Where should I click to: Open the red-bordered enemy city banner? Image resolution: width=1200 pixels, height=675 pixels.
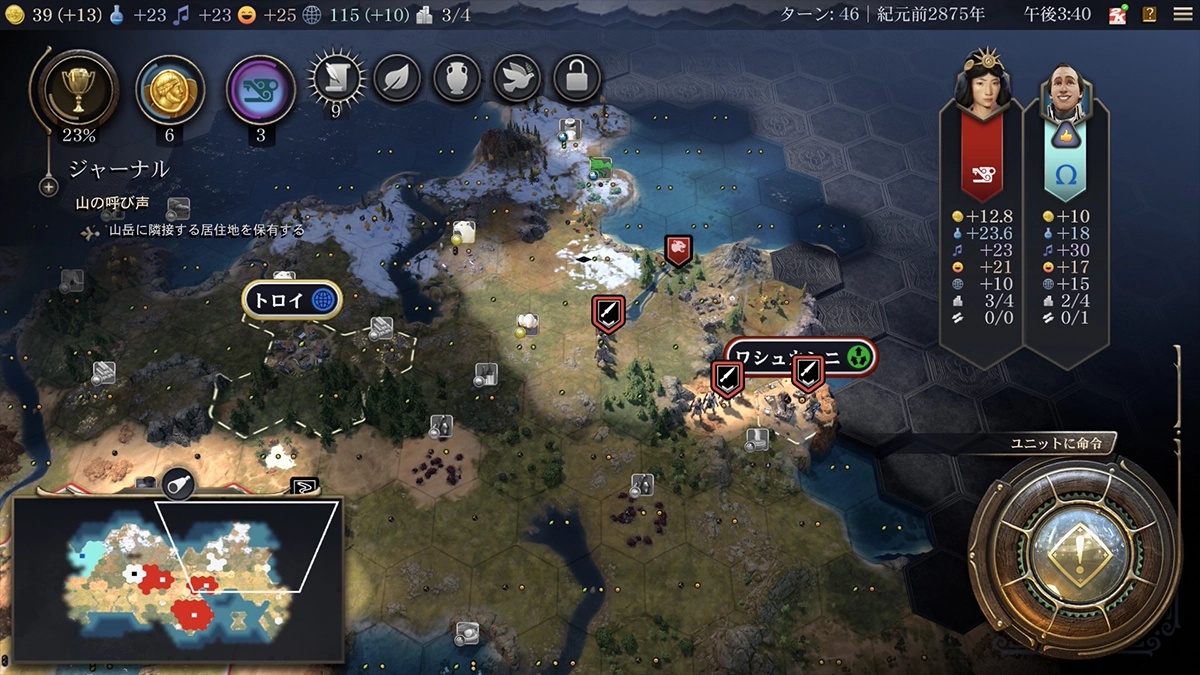800,355
